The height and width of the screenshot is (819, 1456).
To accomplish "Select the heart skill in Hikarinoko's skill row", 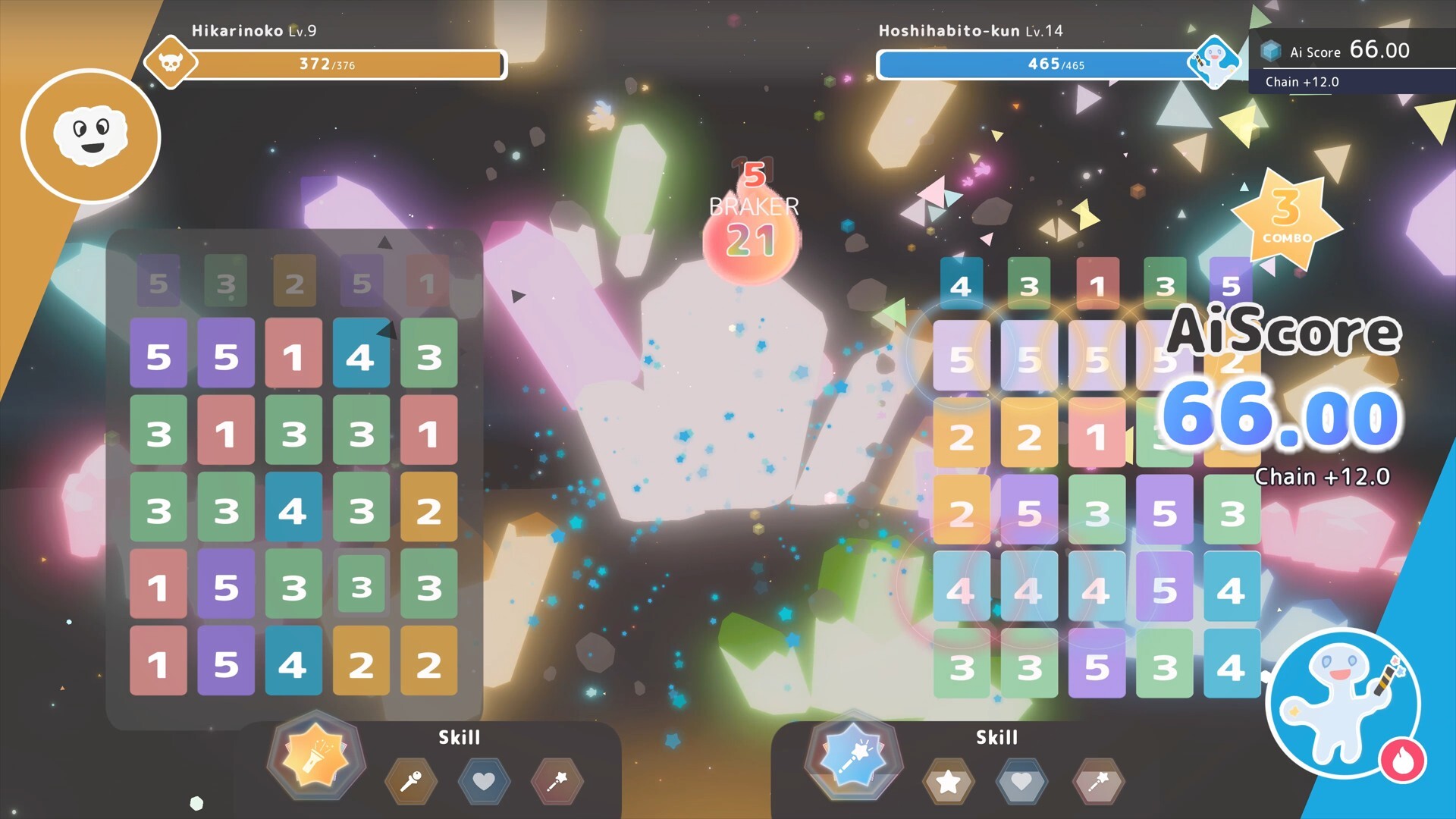I will point(483,782).
